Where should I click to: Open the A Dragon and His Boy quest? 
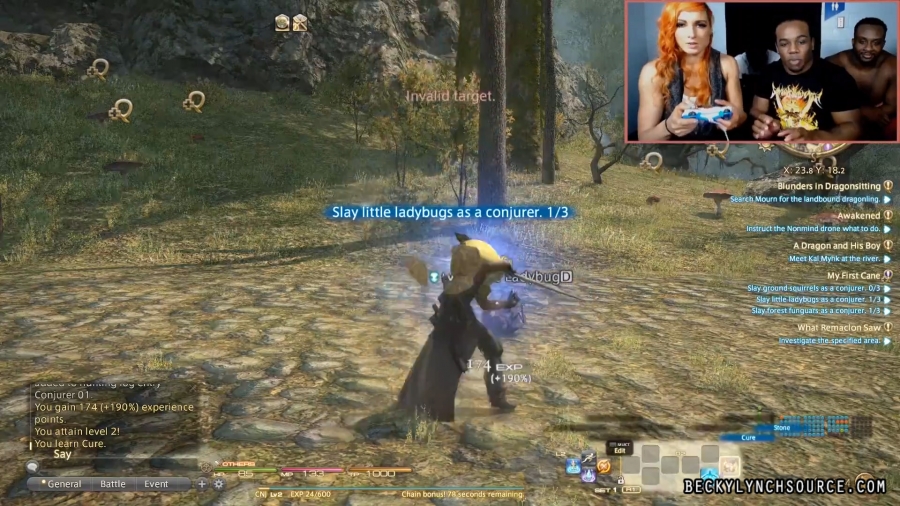[x=836, y=245]
